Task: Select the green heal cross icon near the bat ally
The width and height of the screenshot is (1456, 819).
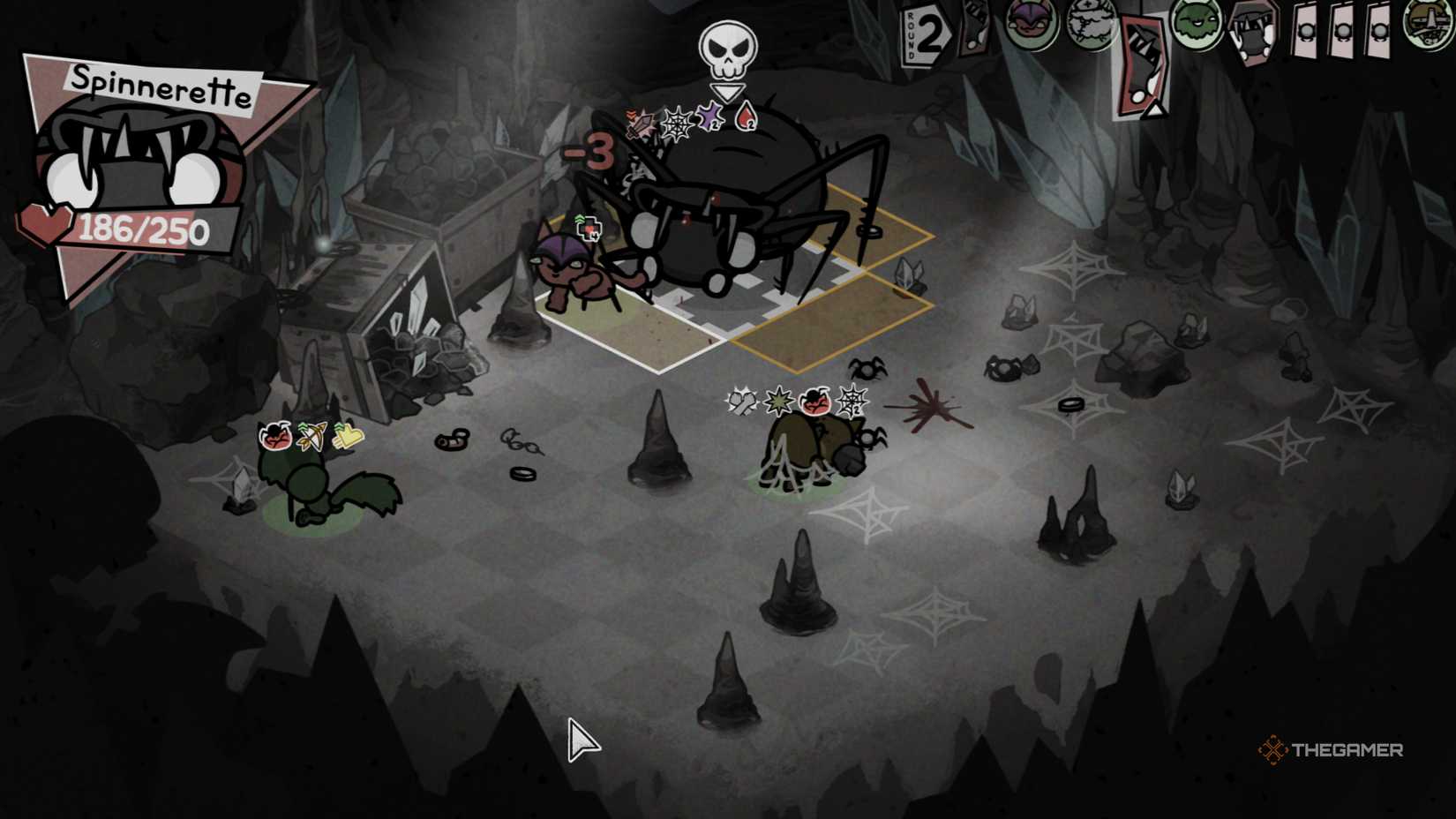Action: coord(588,228)
